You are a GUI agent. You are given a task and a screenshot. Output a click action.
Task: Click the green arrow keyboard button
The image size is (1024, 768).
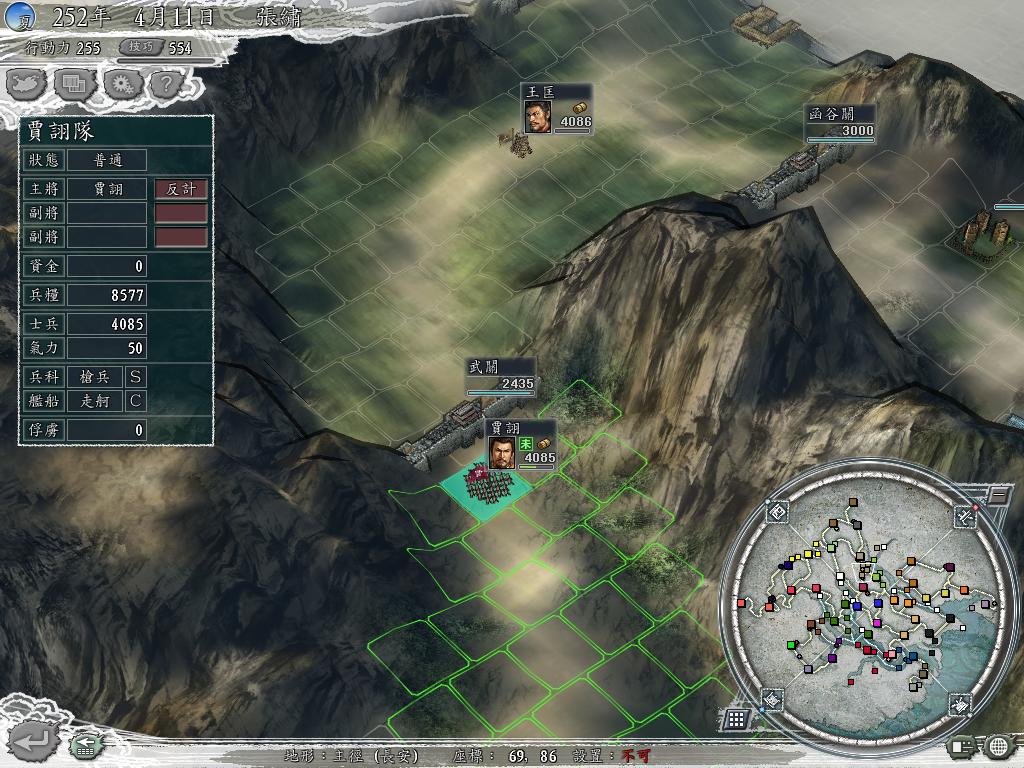pyautogui.click(x=86, y=745)
